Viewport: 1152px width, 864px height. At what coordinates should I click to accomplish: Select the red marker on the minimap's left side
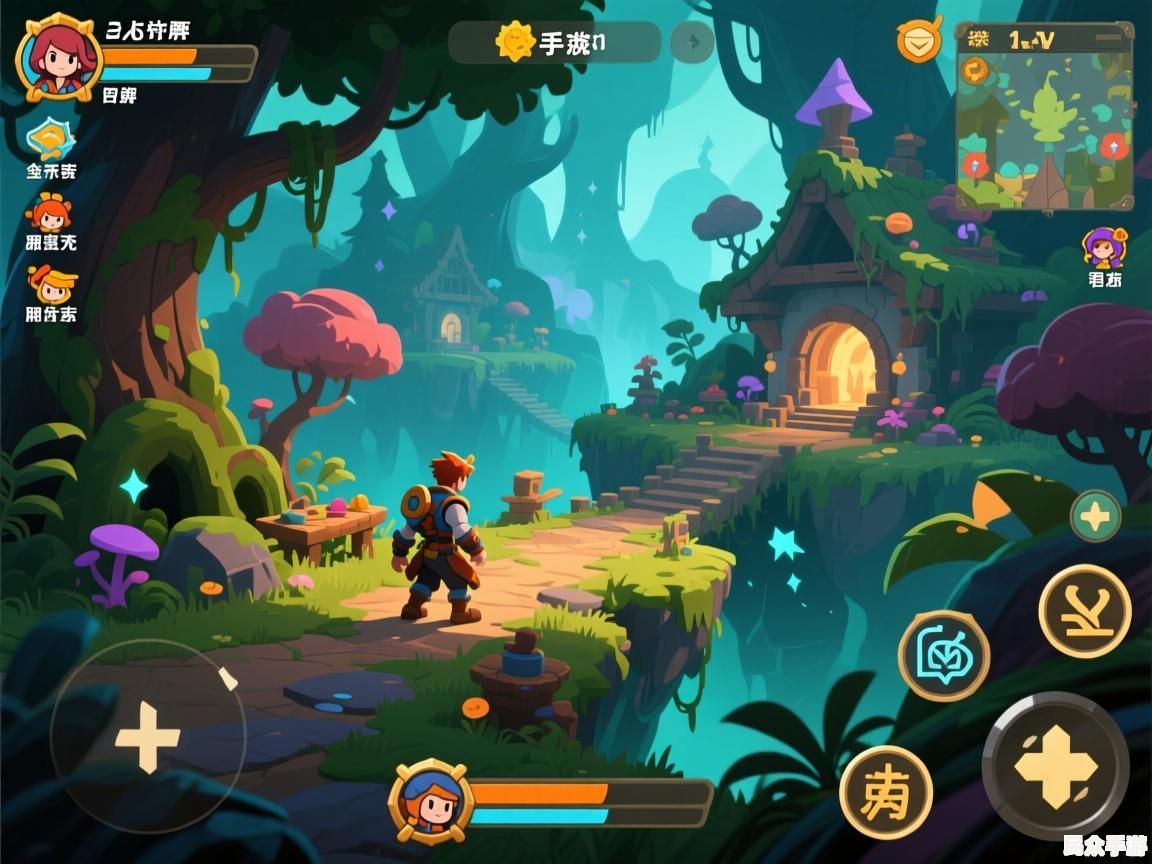975,164
